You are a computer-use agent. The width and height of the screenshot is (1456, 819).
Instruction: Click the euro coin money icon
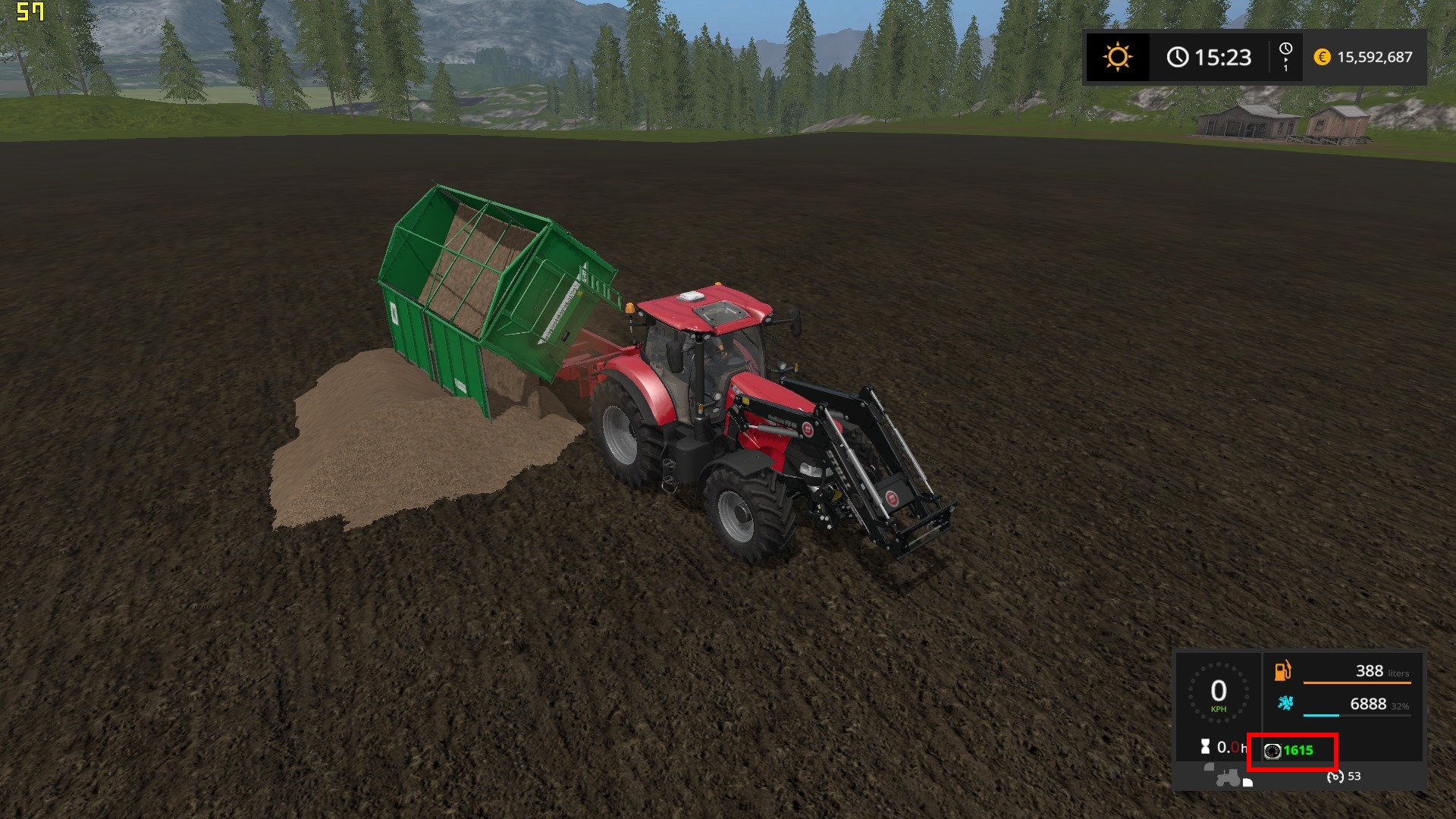[1322, 57]
